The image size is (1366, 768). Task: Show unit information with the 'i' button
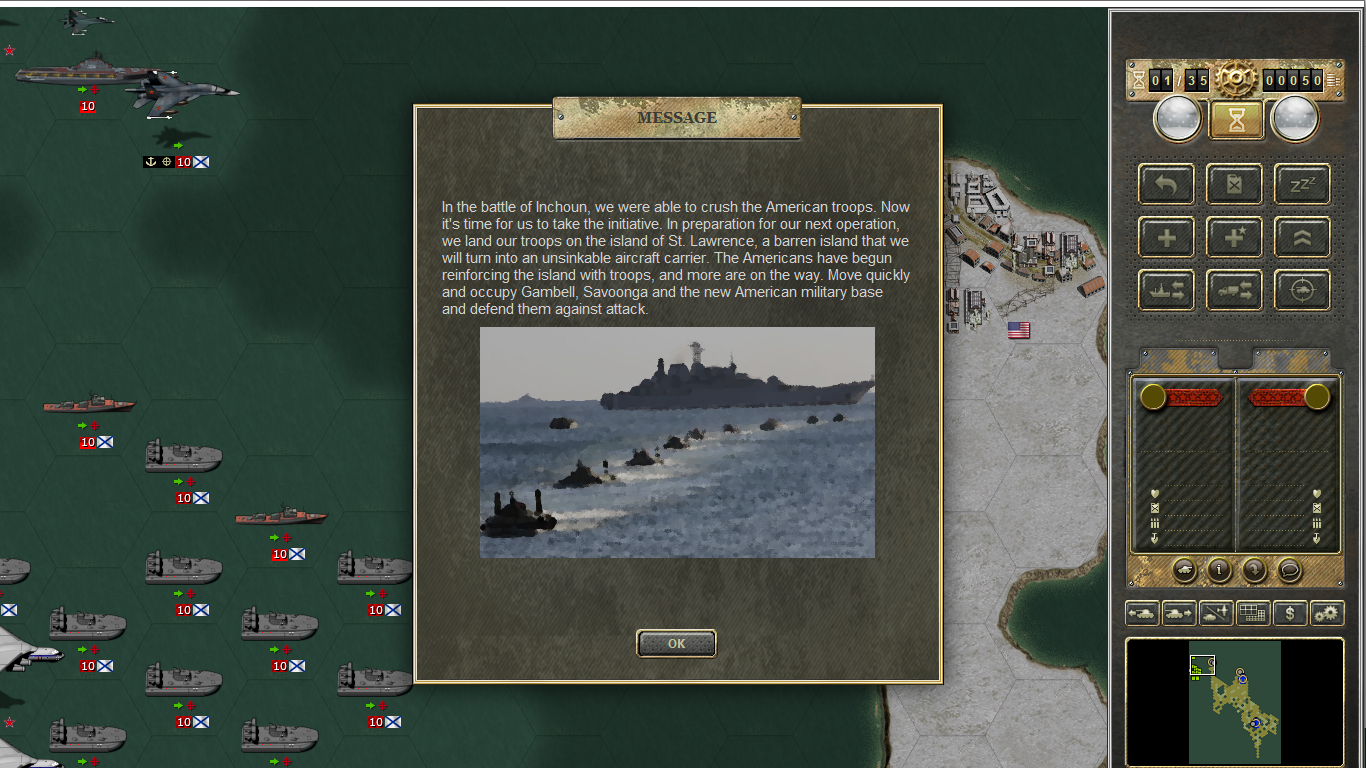pos(1219,570)
